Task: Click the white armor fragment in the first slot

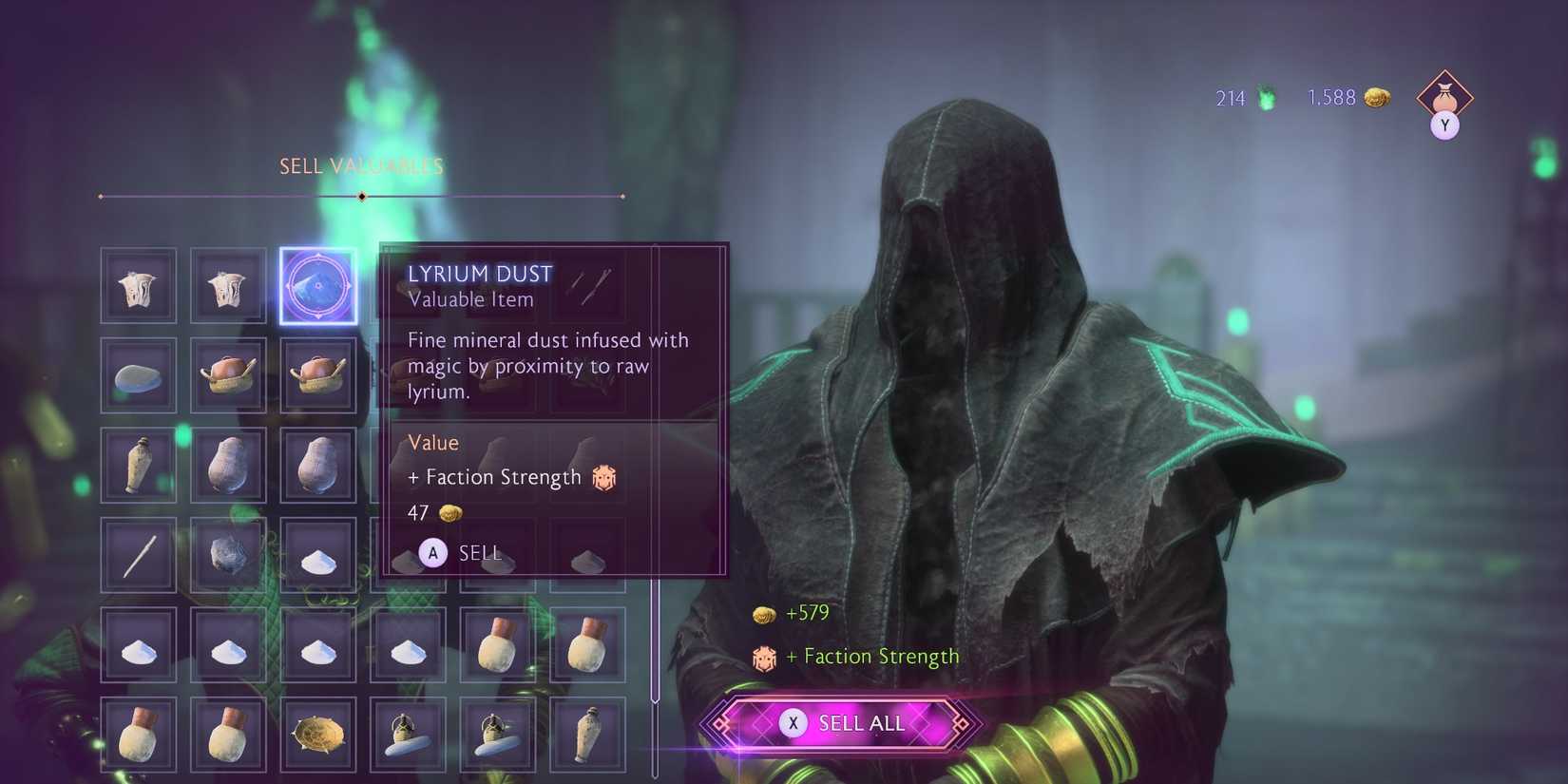Action: 139,285
